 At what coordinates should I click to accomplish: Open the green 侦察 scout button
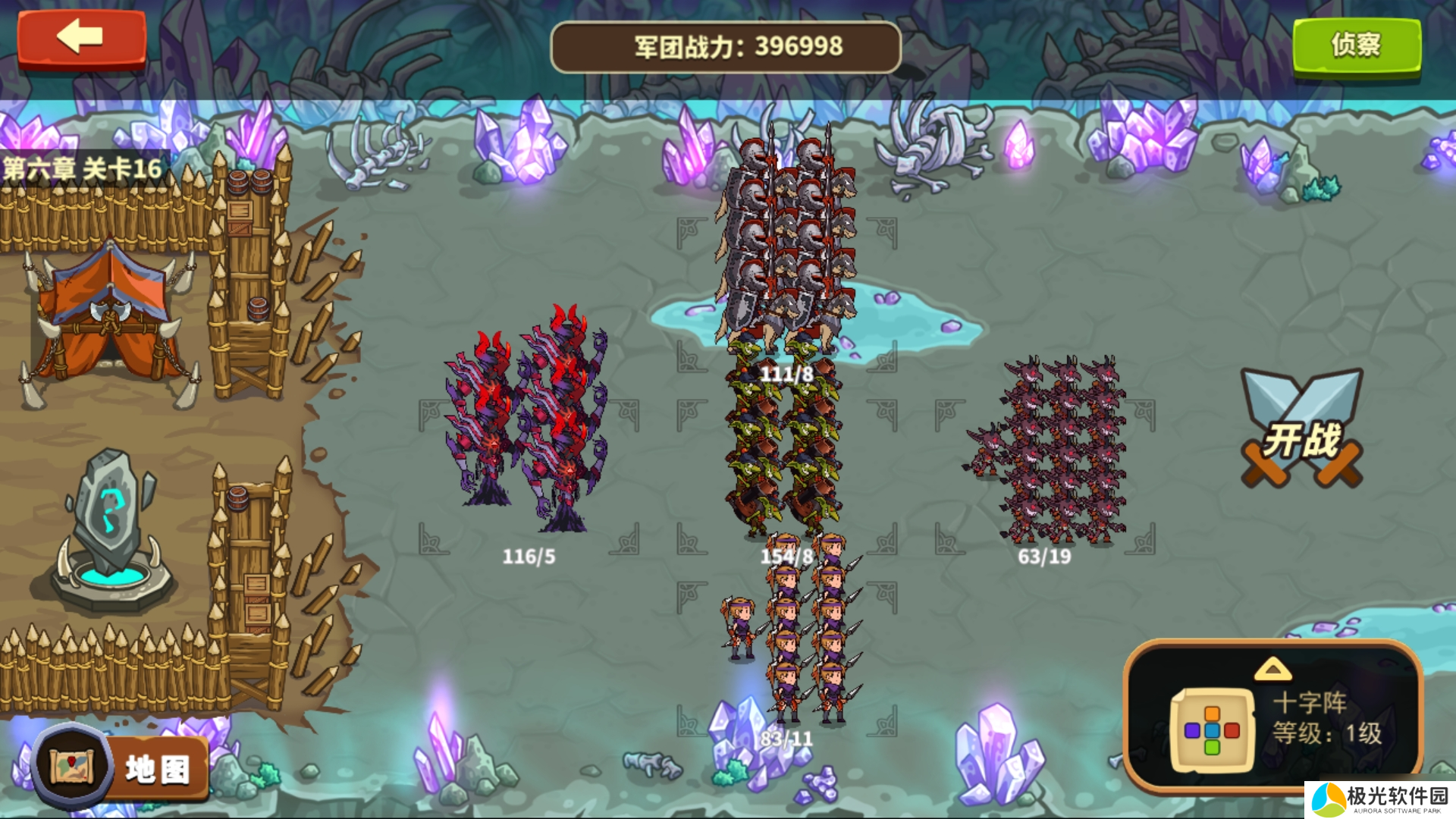pyautogui.click(x=1356, y=45)
